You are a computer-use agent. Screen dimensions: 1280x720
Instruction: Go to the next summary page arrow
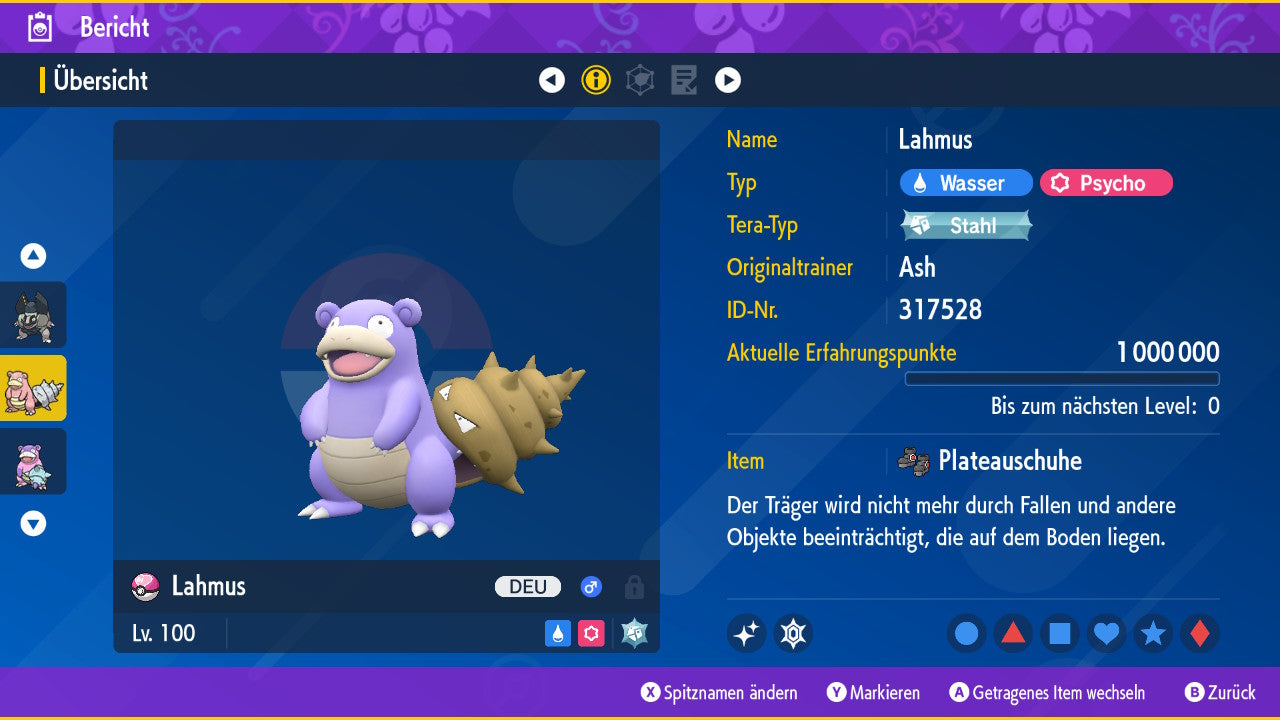pyautogui.click(x=728, y=80)
